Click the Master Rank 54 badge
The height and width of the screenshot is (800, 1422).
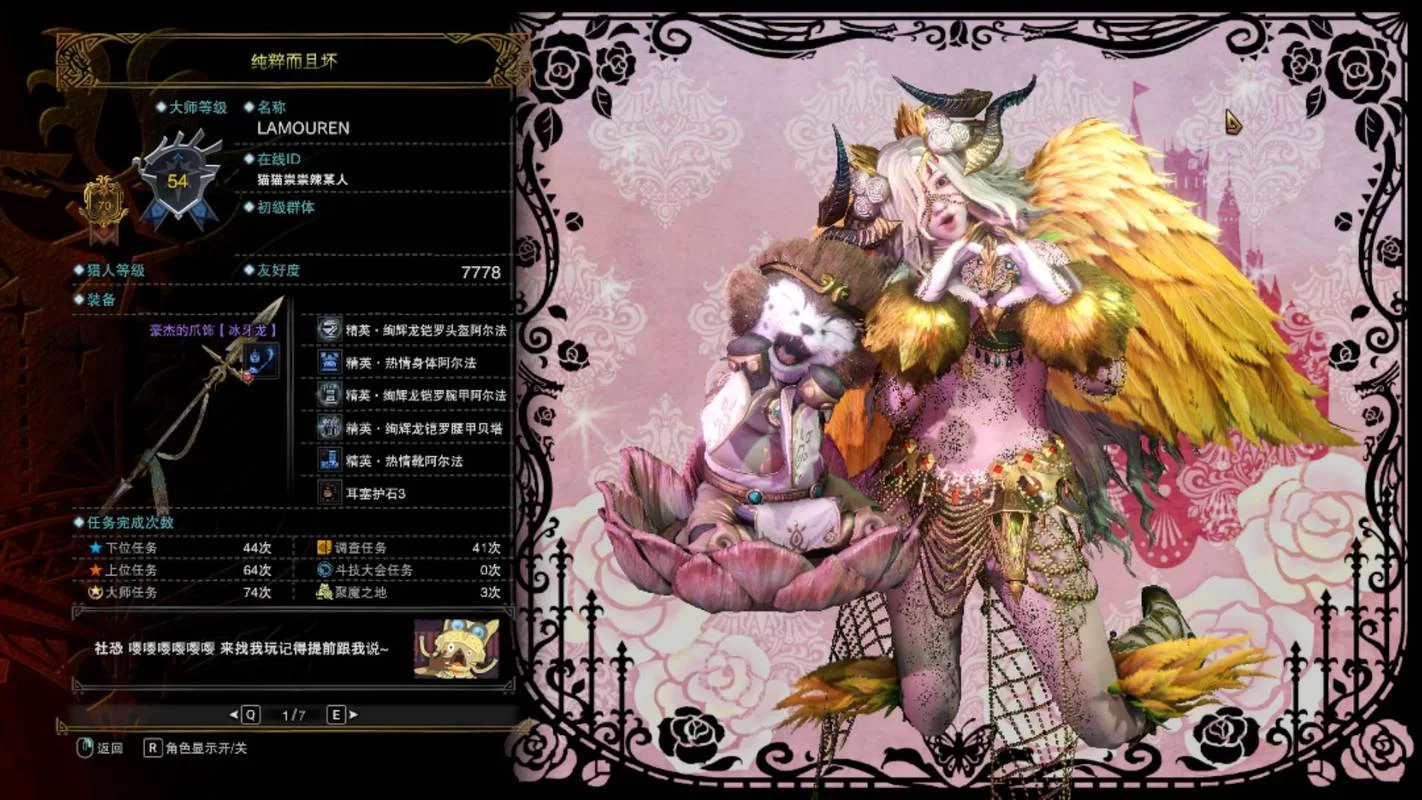click(179, 180)
